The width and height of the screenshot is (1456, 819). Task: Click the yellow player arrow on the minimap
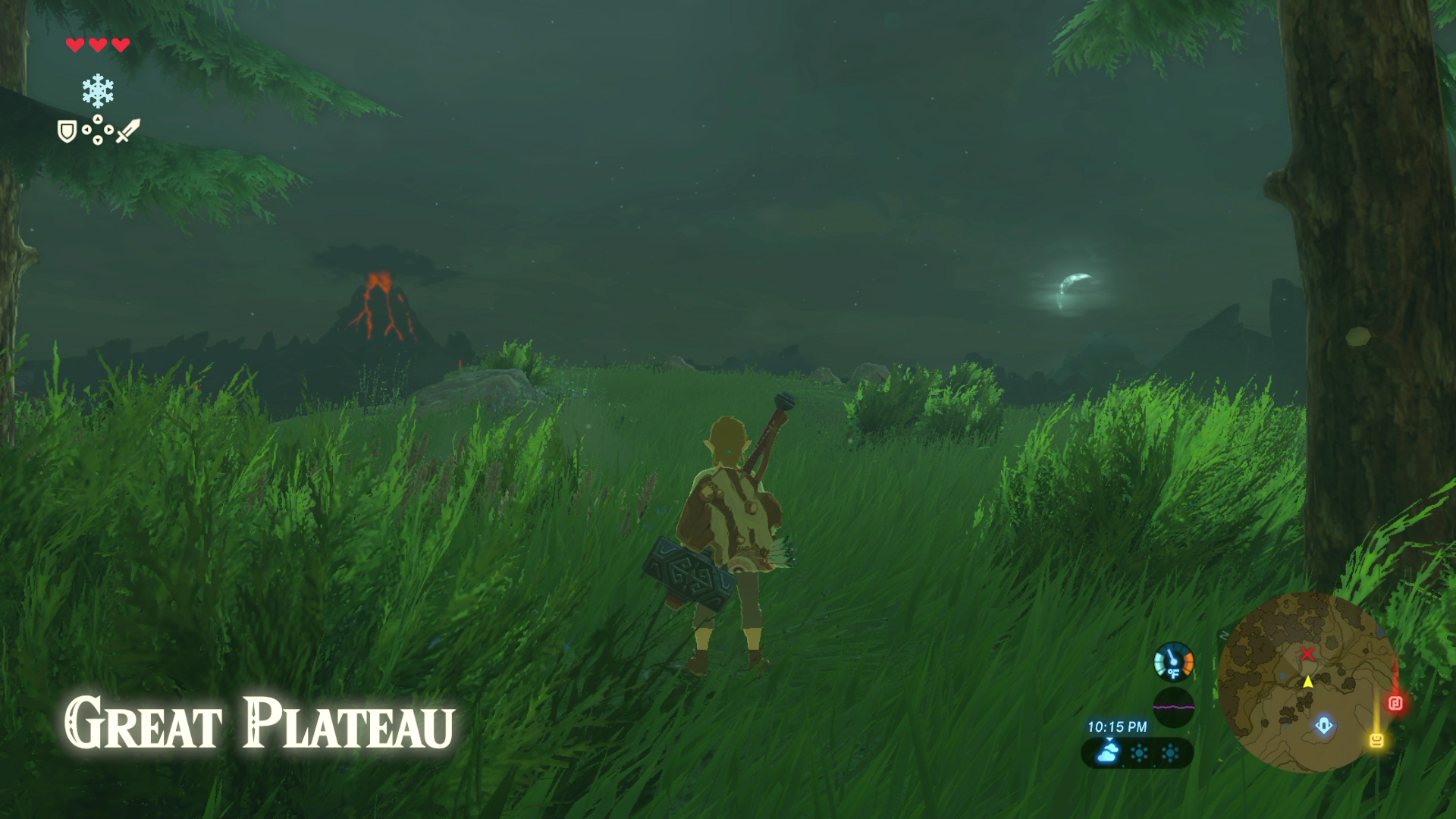coord(1308,682)
